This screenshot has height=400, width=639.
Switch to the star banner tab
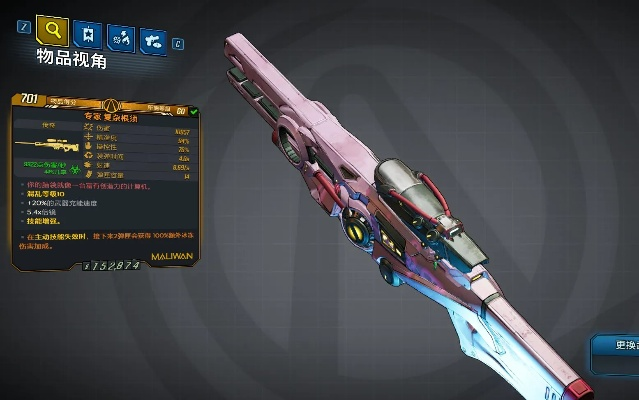click(89, 36)
